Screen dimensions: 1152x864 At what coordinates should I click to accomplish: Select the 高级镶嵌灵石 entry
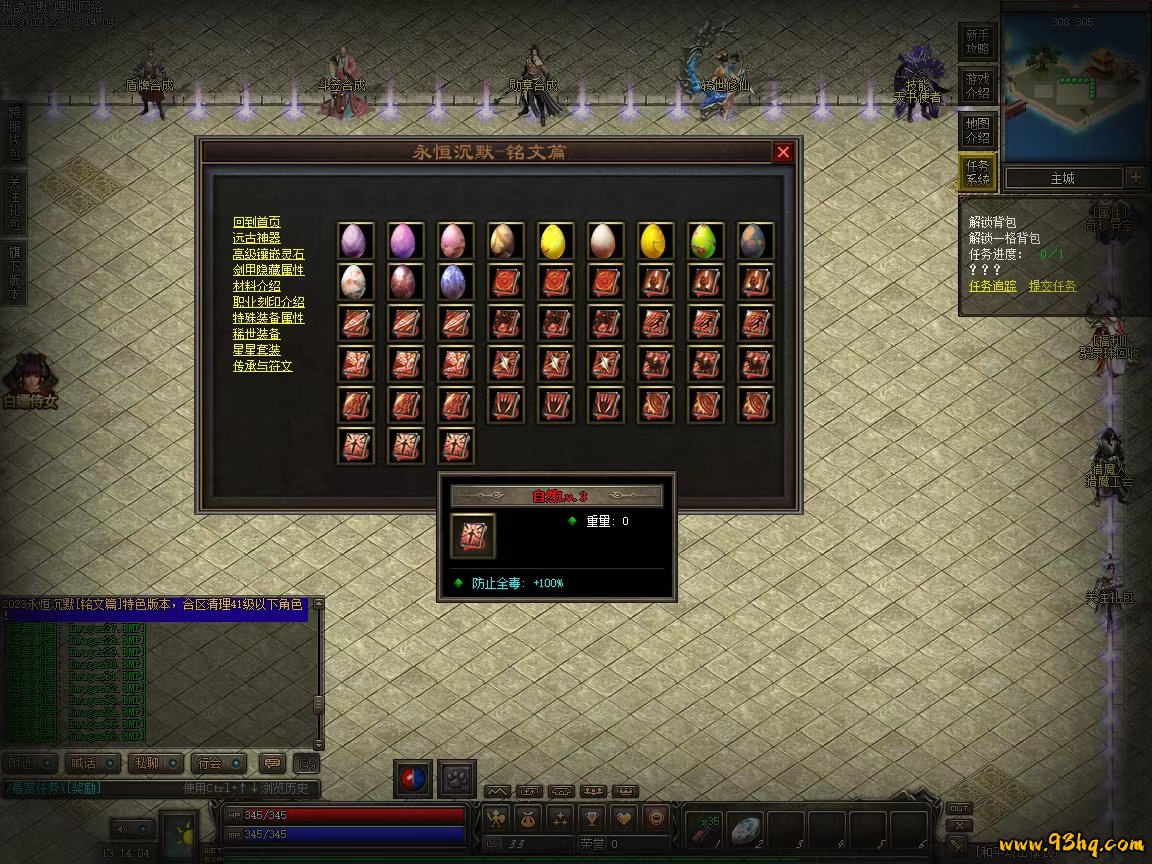coord(268,254)
